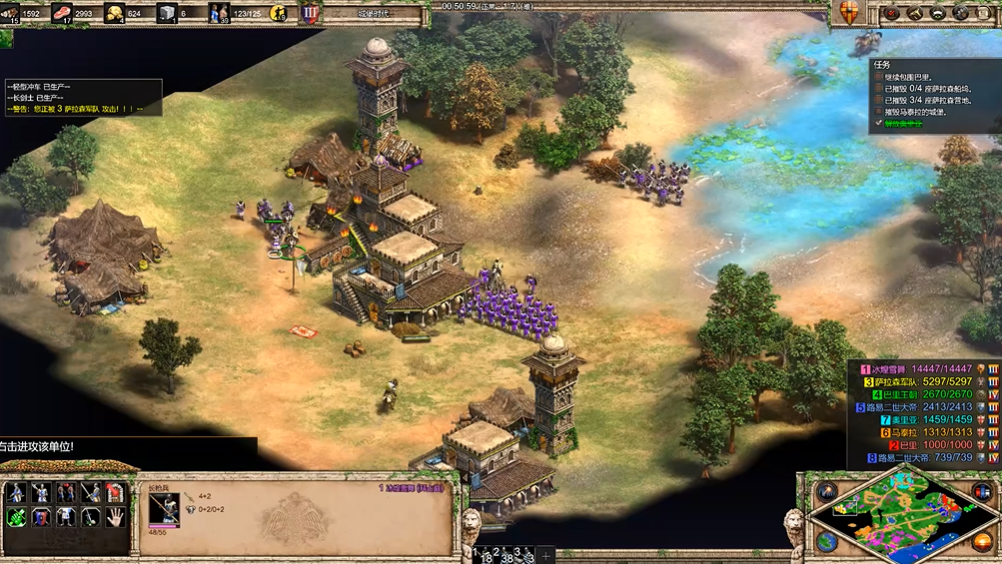The width and height of the screenshot is (1002, 564).
Task: Open the objectives checklist button
Action: [x=890, y=13]
